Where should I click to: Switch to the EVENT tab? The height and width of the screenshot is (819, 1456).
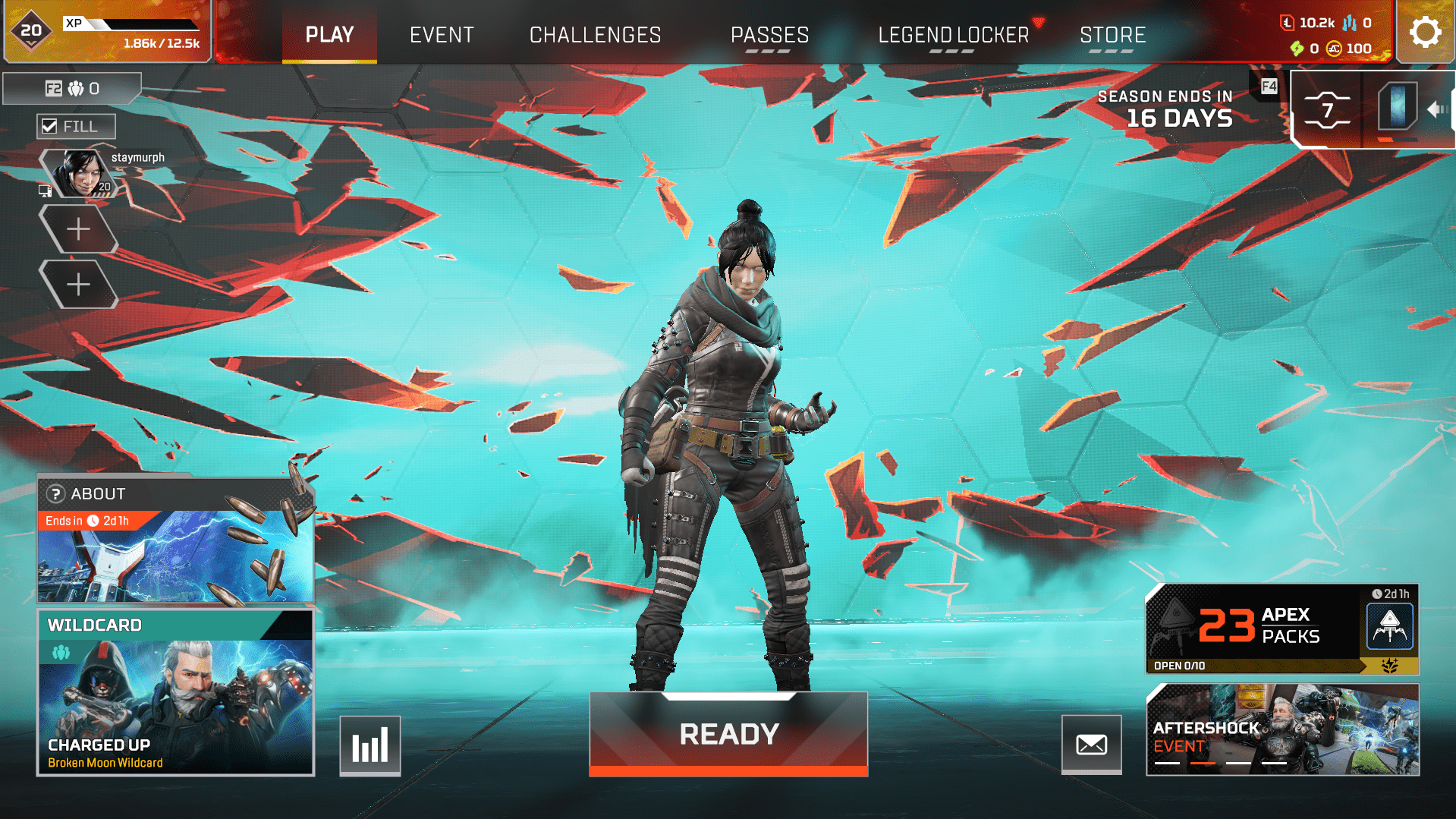point(442,34)
